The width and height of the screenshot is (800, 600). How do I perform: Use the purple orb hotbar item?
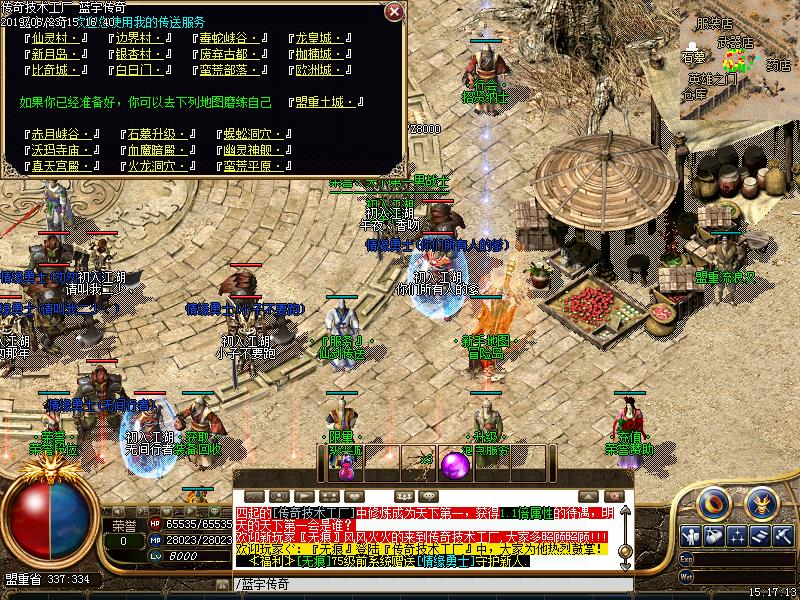pos(457,464)
